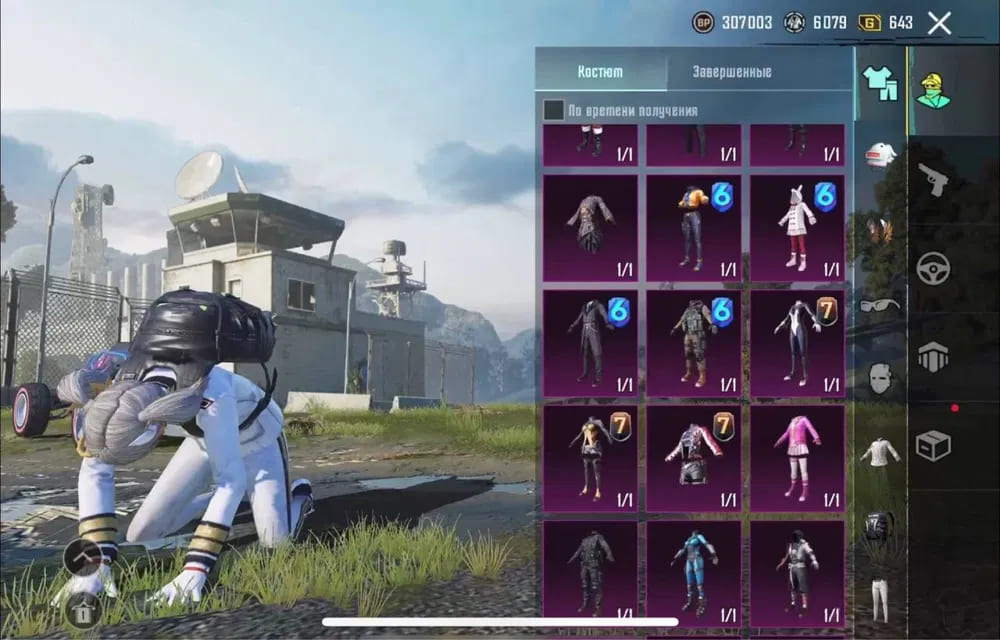Image resolution: width=1000 pixels, height=640 pixels.
Task: Toggle the По времени получения checkbox
Action: pos(553,110)
